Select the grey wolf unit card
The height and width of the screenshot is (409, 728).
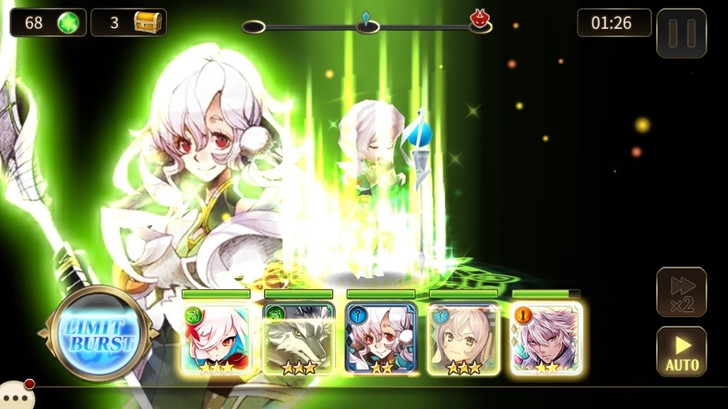[298, 338]
